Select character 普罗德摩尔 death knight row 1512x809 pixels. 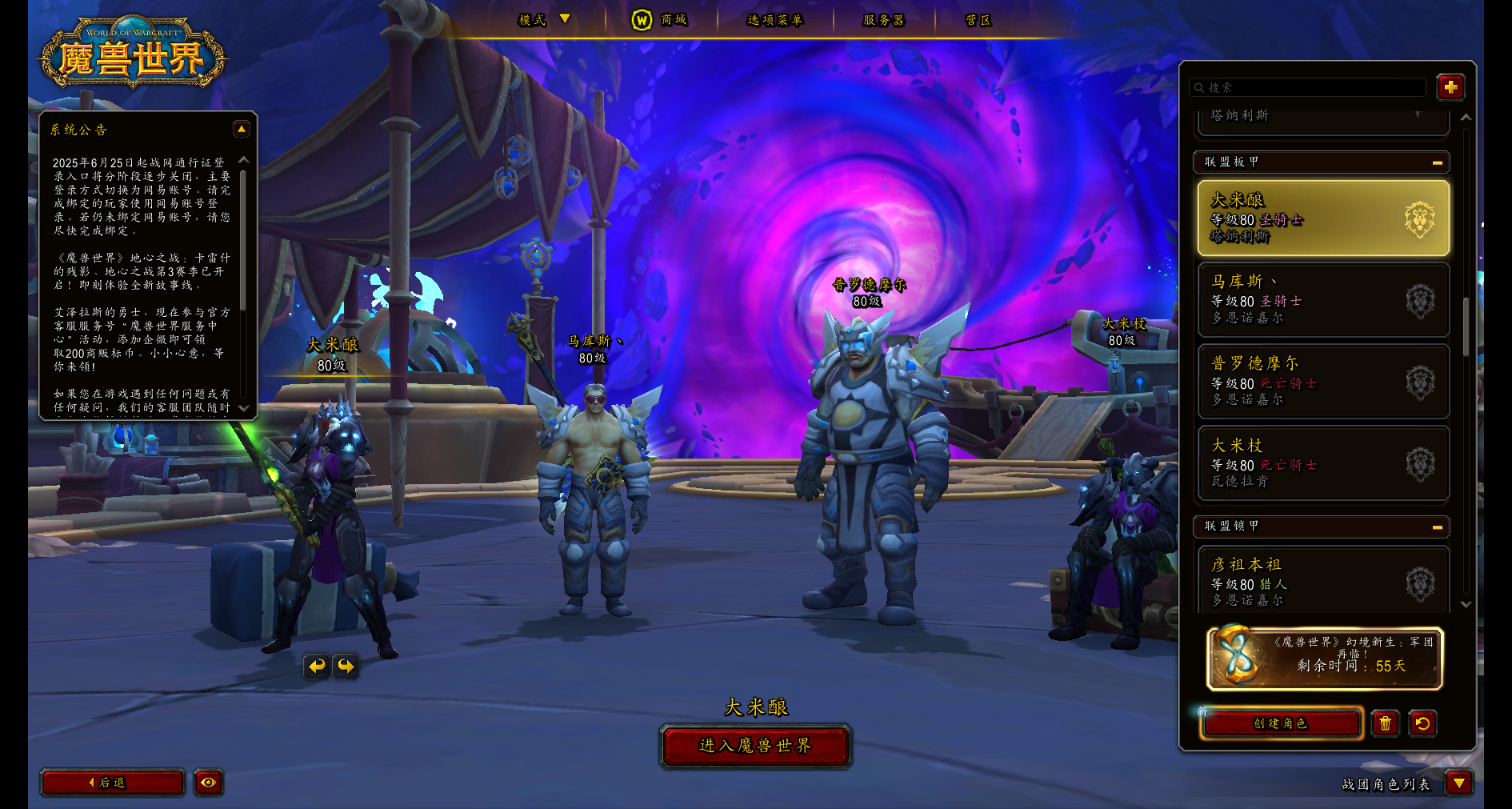coord(1323,382)
